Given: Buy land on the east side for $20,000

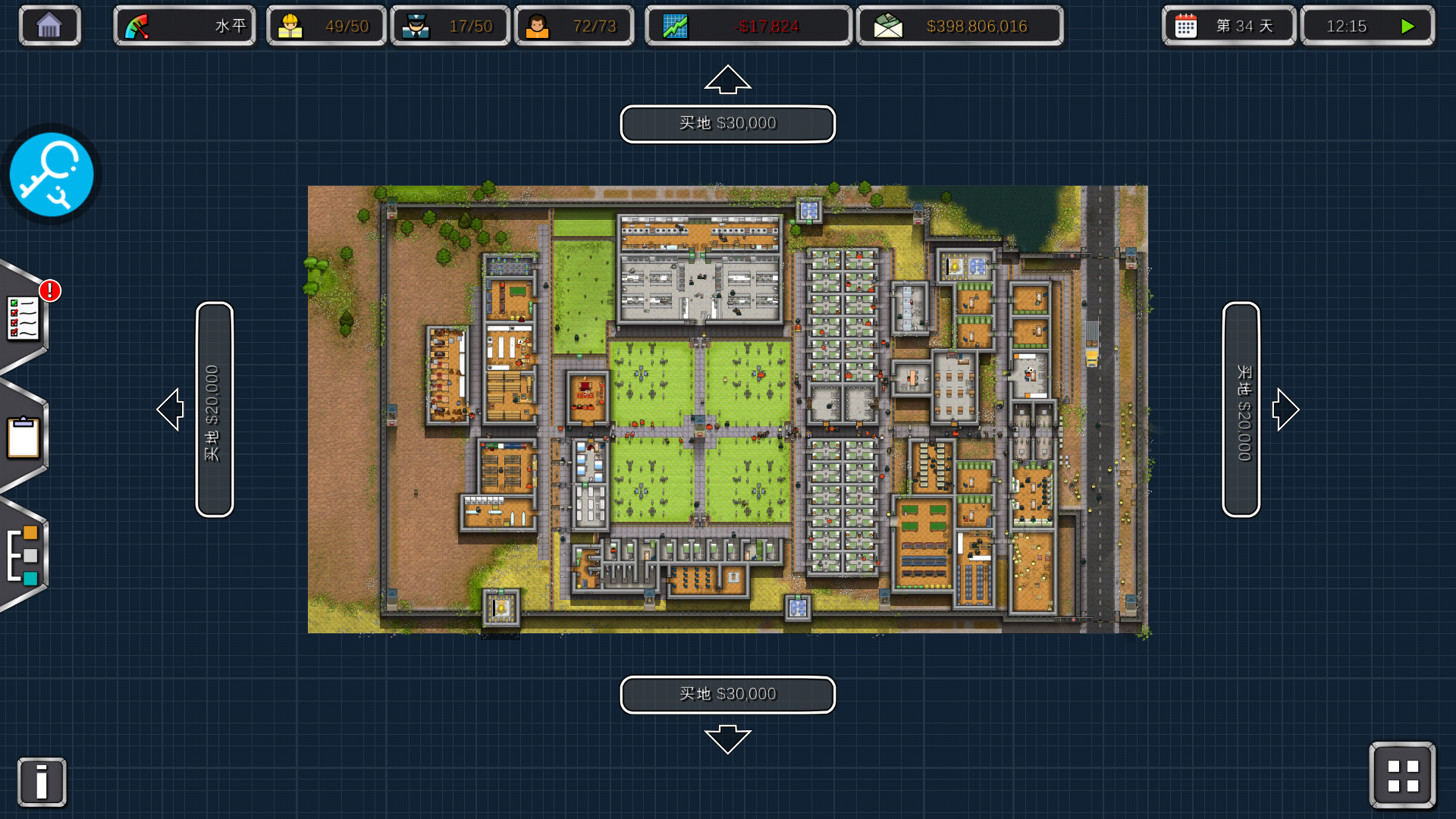Looking at the screenshot, I should (x=1241, y=409).
